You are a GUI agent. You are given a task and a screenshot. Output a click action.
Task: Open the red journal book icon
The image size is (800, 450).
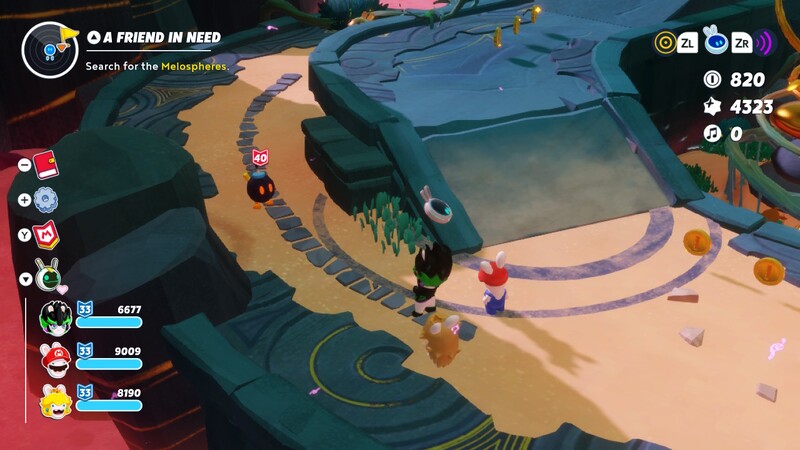(46, 164)
